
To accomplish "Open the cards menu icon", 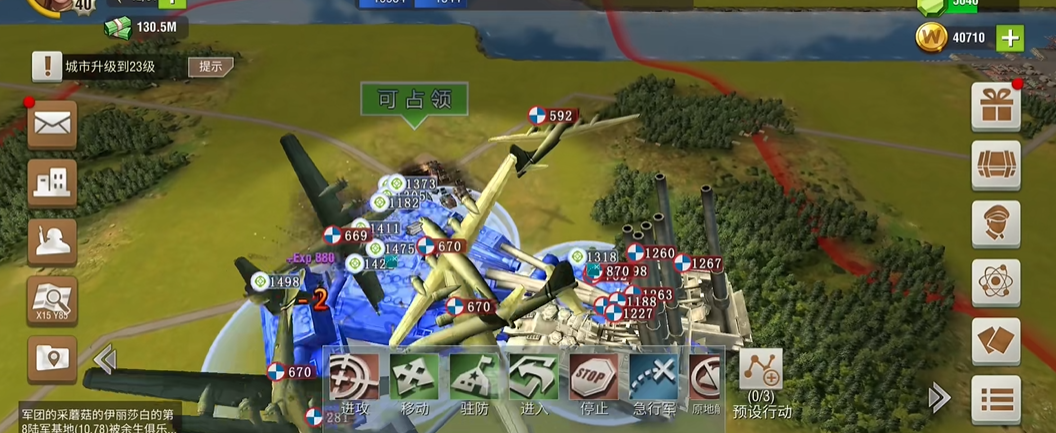I will click(x=995, y=341).
